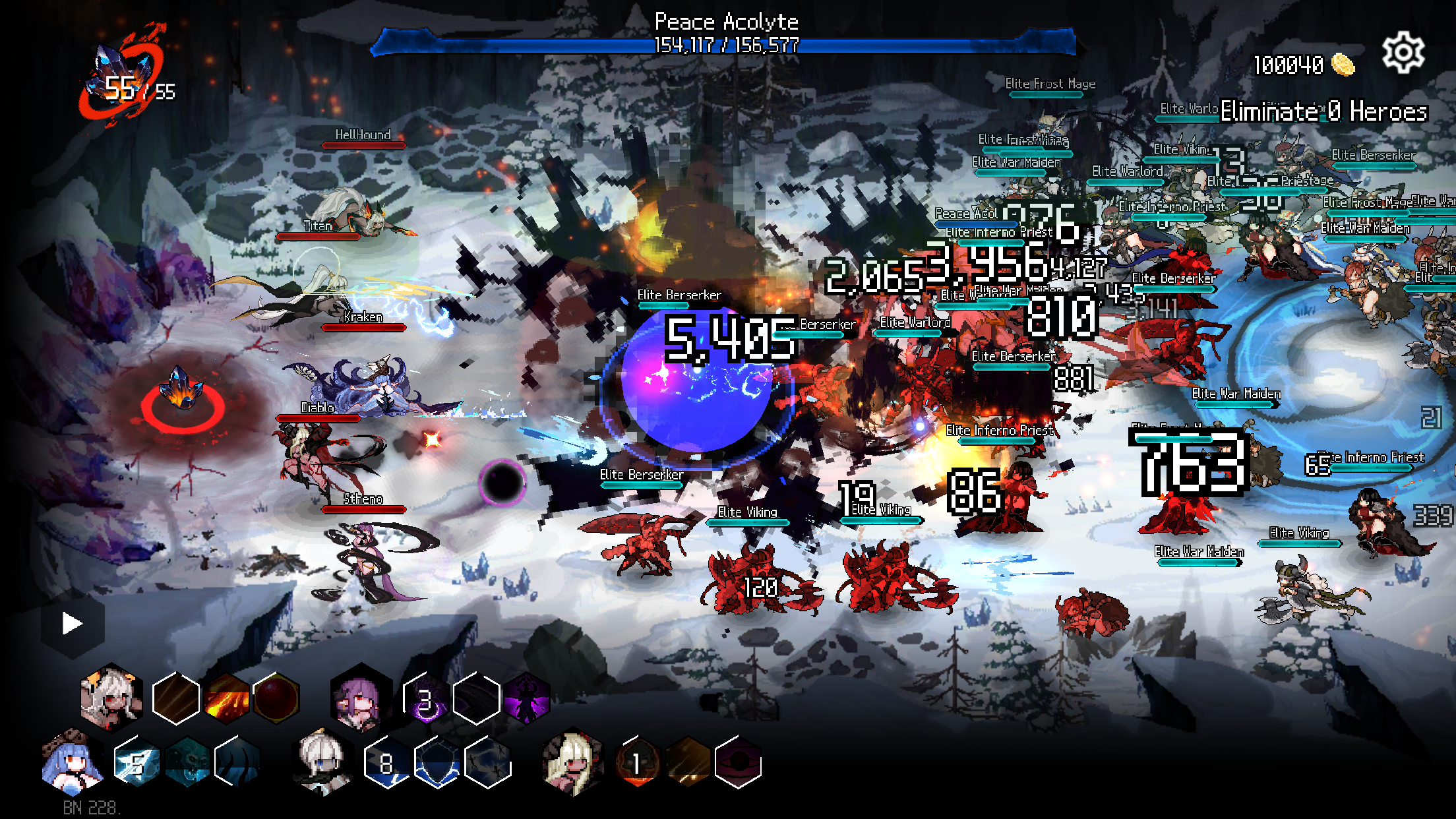Activate the dark ringed planet skill
Image resolution: width=1456 pixels, height=819 pixels.
[738, 764]
